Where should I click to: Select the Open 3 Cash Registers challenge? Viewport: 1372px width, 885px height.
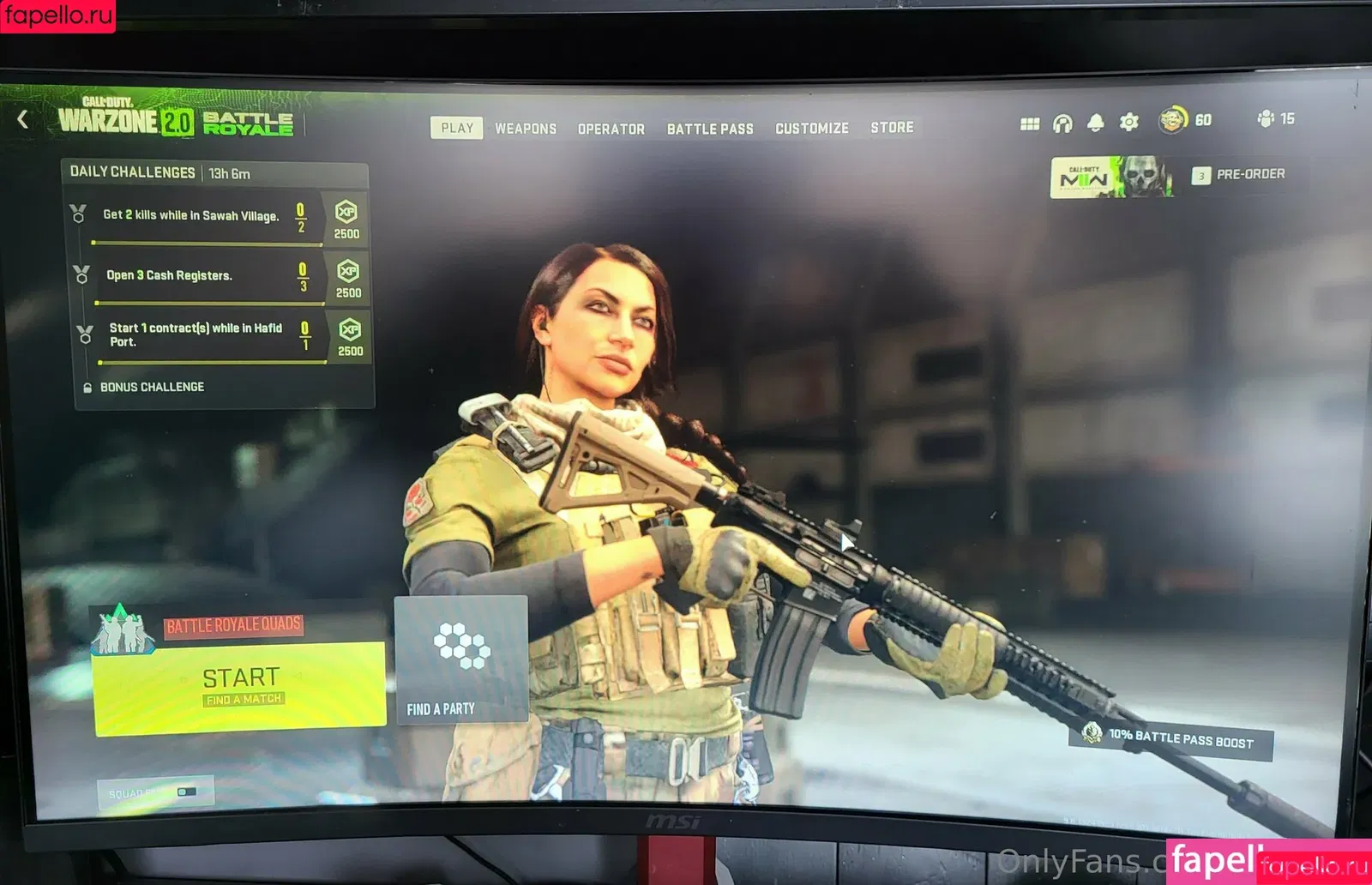pos(170,275)
